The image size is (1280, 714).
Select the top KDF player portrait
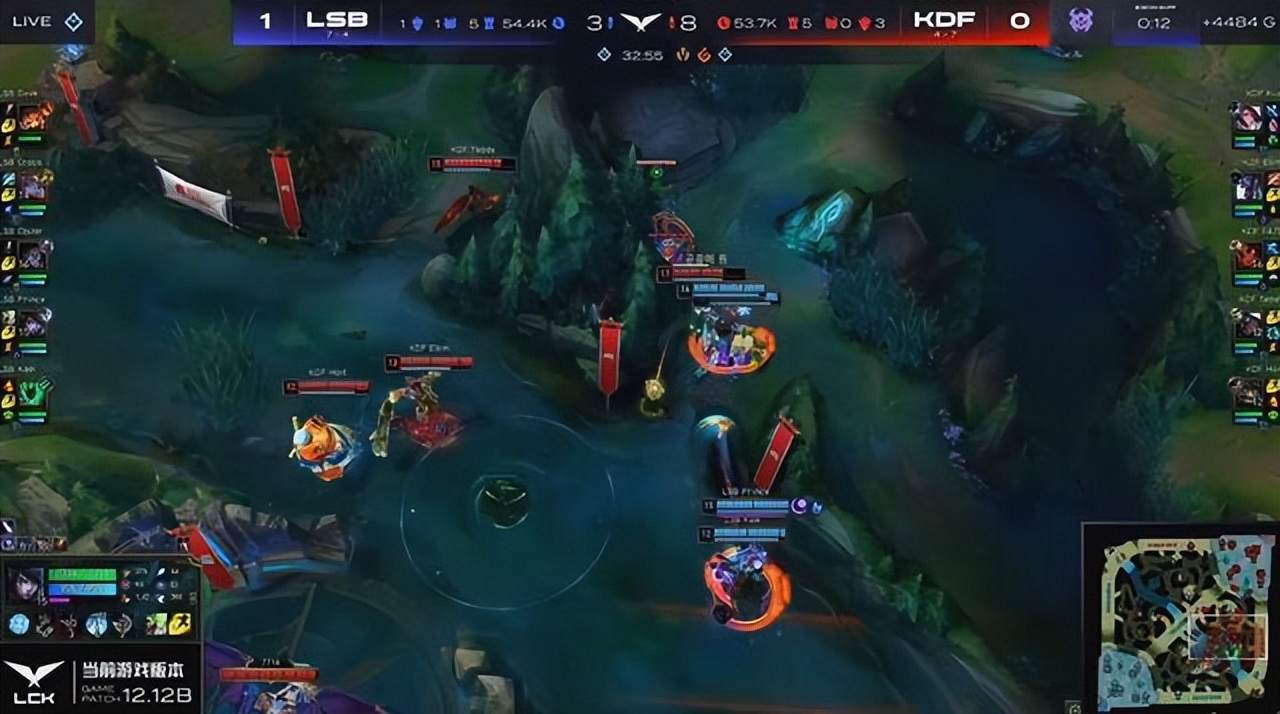(1247, 118)
